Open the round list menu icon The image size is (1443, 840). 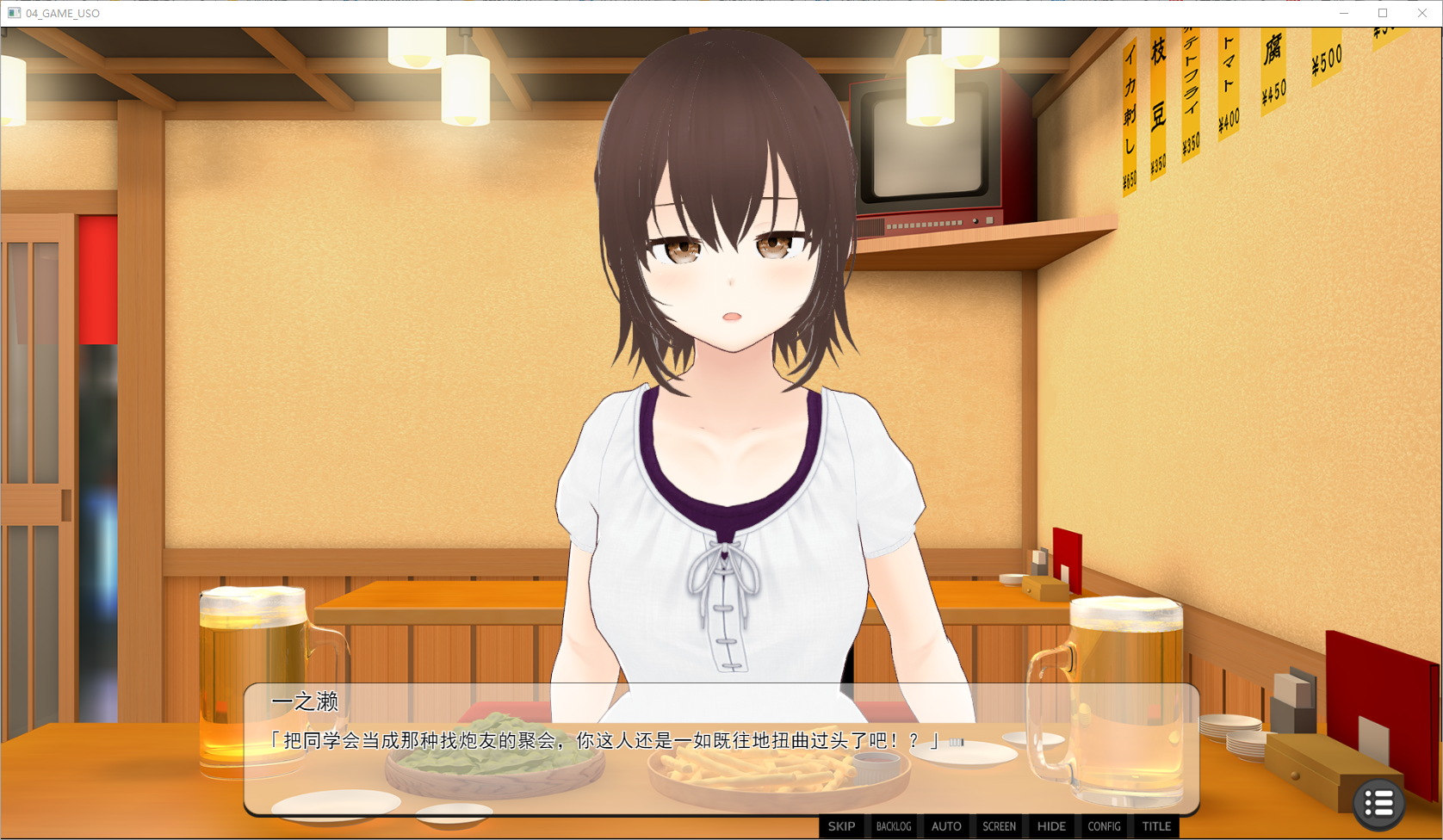[x=1378, y=804]
